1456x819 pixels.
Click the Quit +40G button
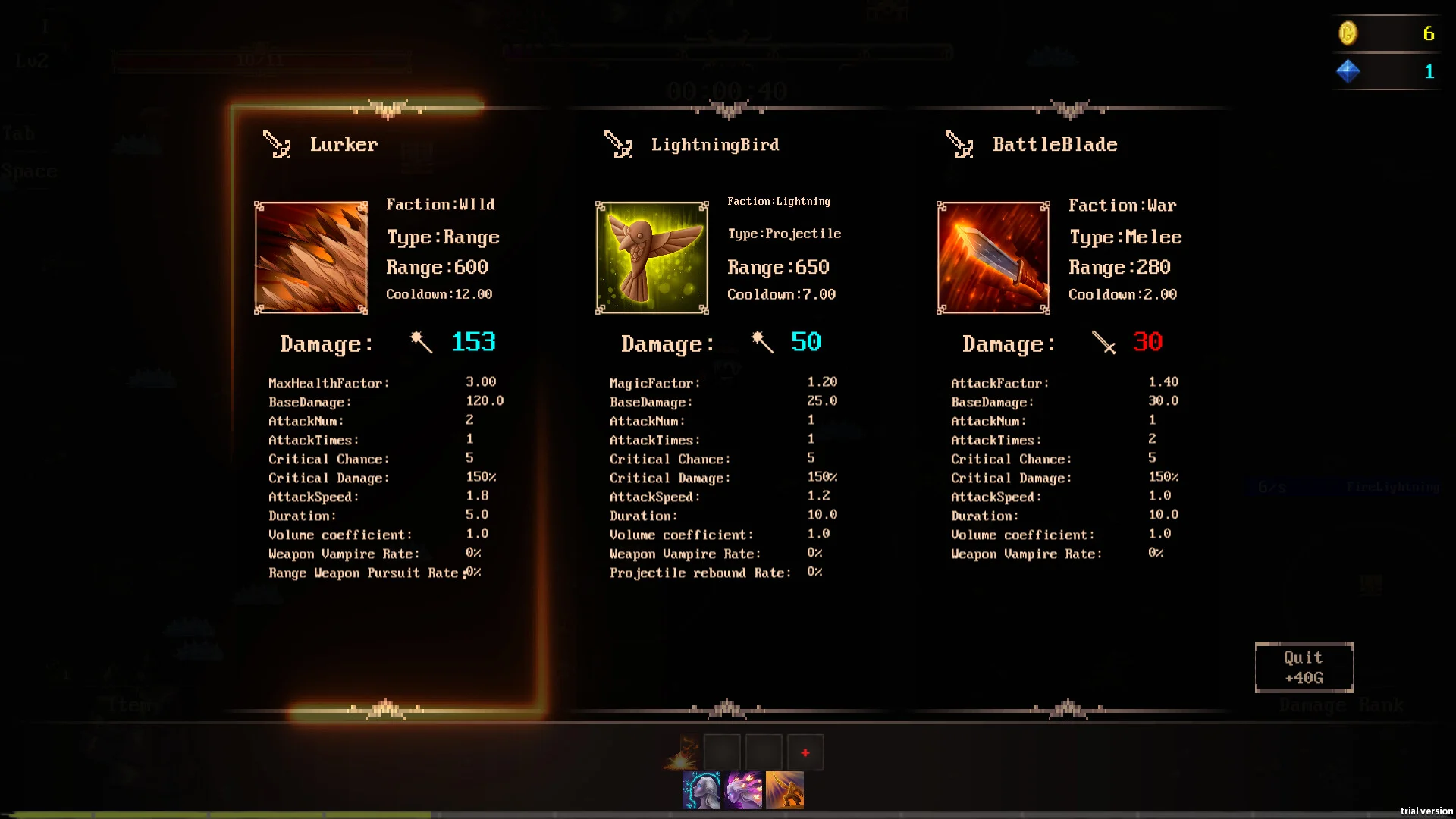coord(1304,667)
